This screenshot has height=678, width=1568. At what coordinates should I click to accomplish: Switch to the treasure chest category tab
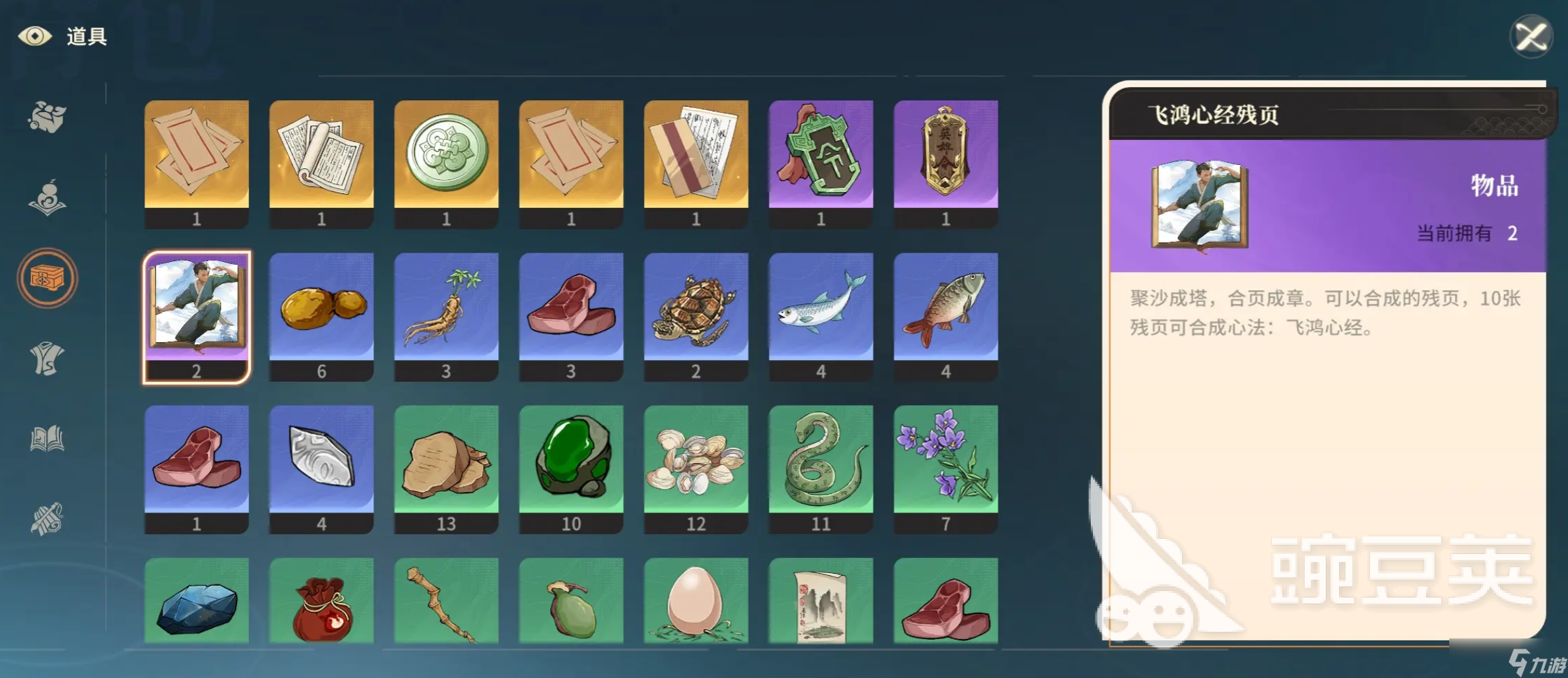pos(47,278)
